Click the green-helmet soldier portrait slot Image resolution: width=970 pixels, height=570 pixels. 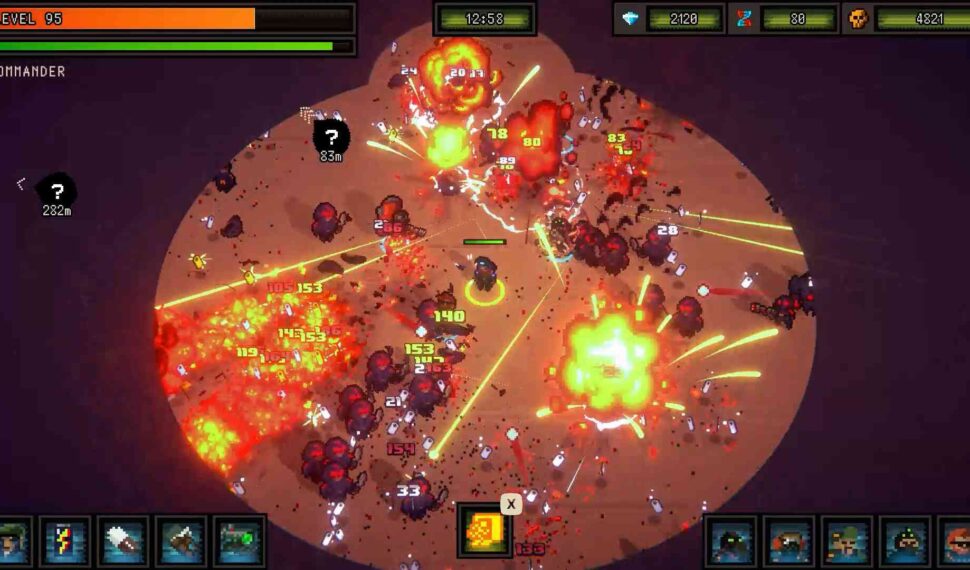pyautogui.click(x=13, y=541)
